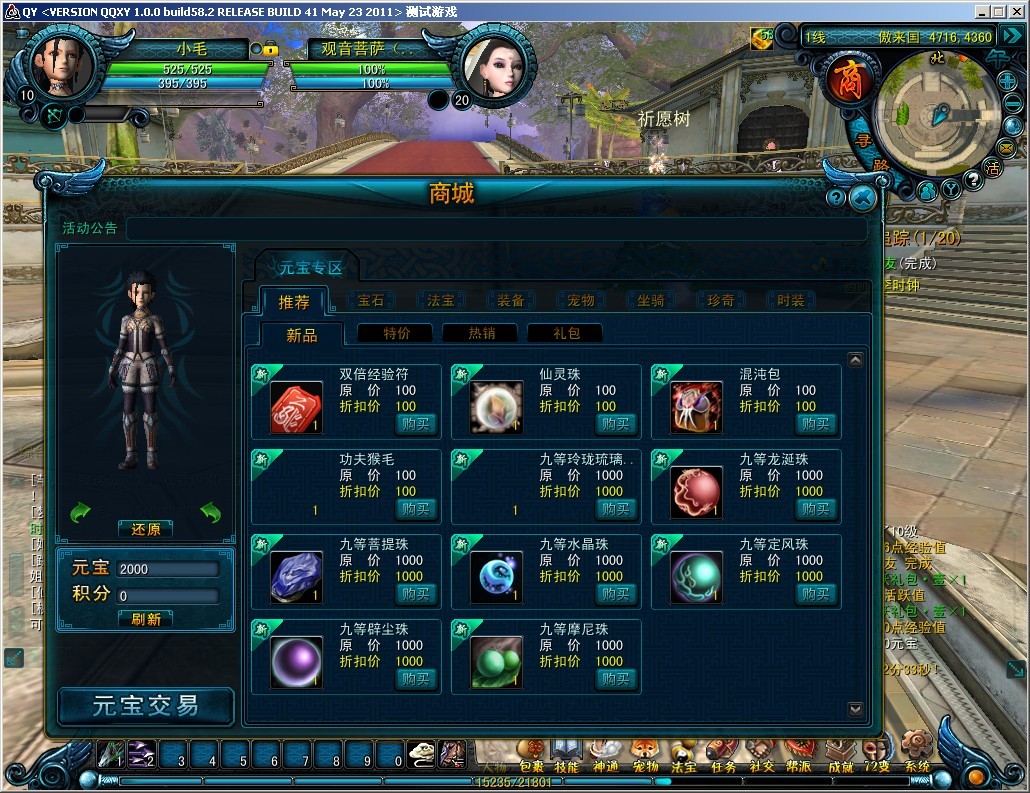Rotate character preview with left green arrow
1030x793 pixels.
(80, 513)
